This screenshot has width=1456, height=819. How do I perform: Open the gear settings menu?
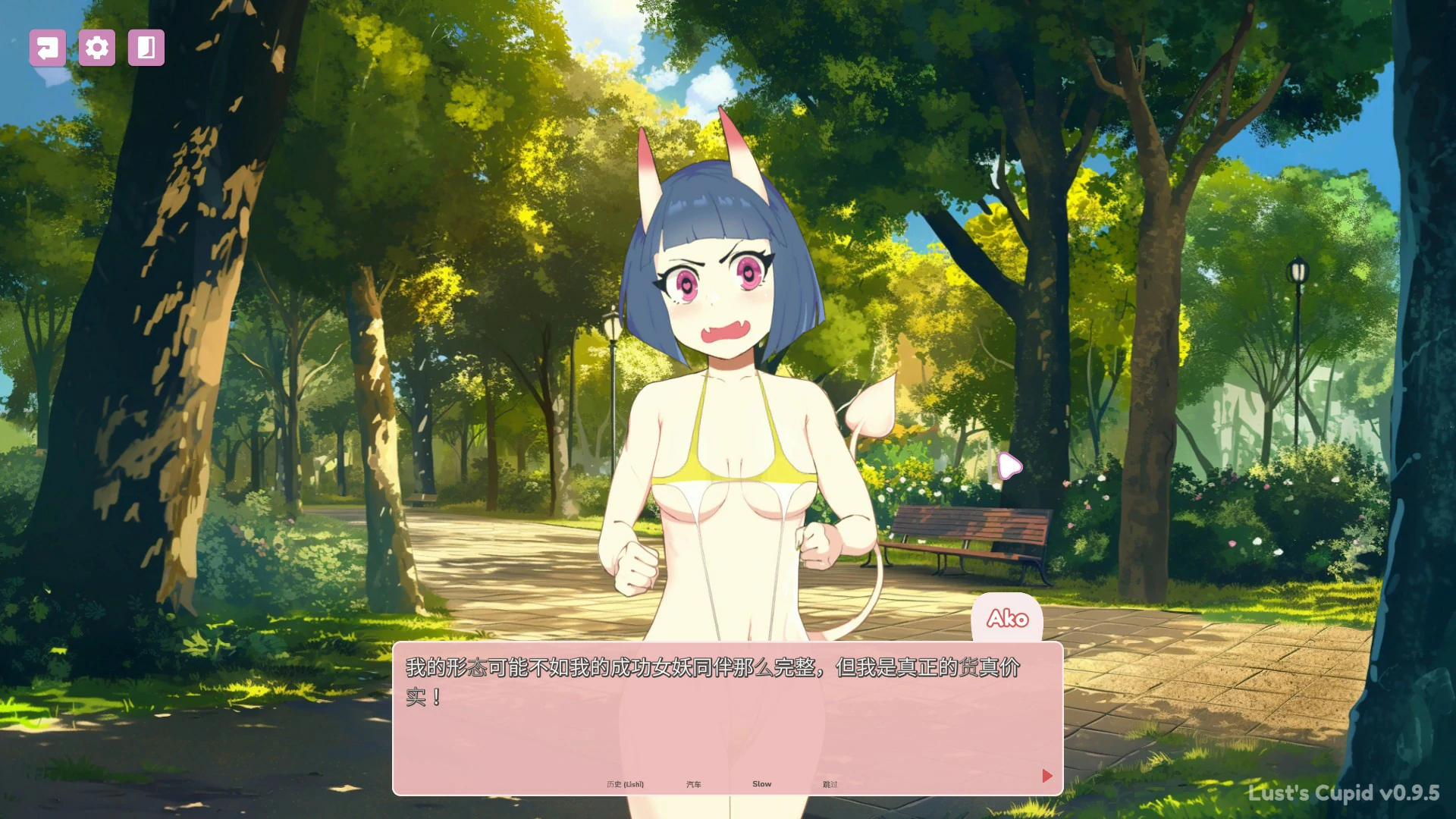click(97, 48)
